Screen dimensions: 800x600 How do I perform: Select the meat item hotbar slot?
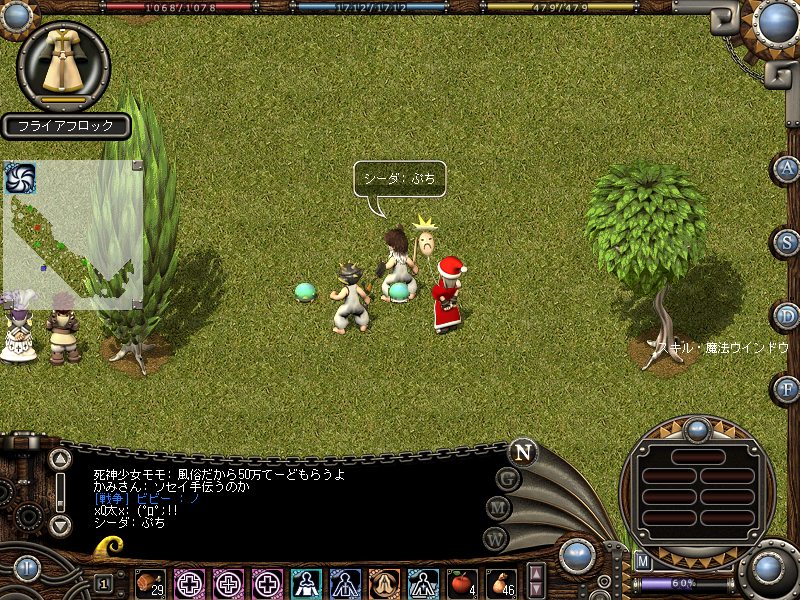click(150, 583)
